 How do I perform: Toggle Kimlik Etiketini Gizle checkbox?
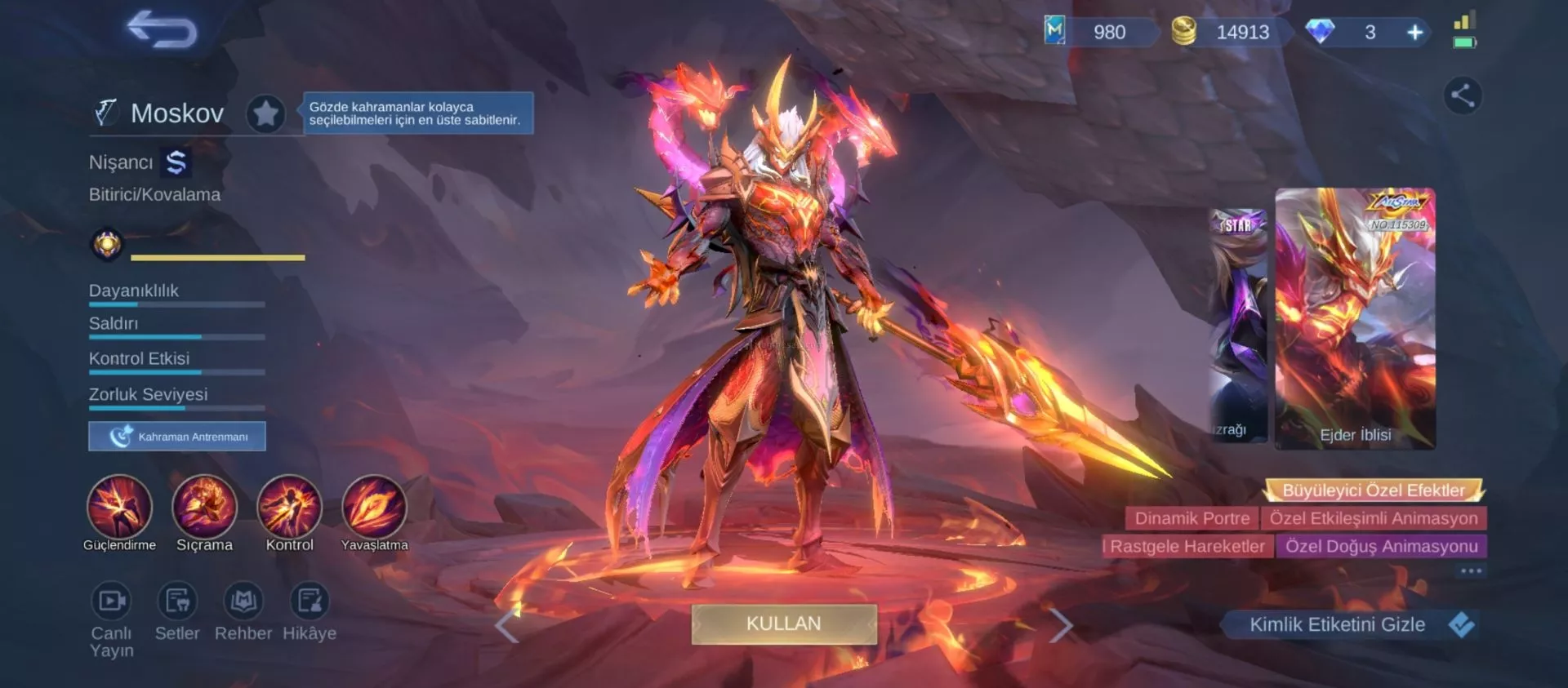pyautogui.click(x=1461, y=625)
